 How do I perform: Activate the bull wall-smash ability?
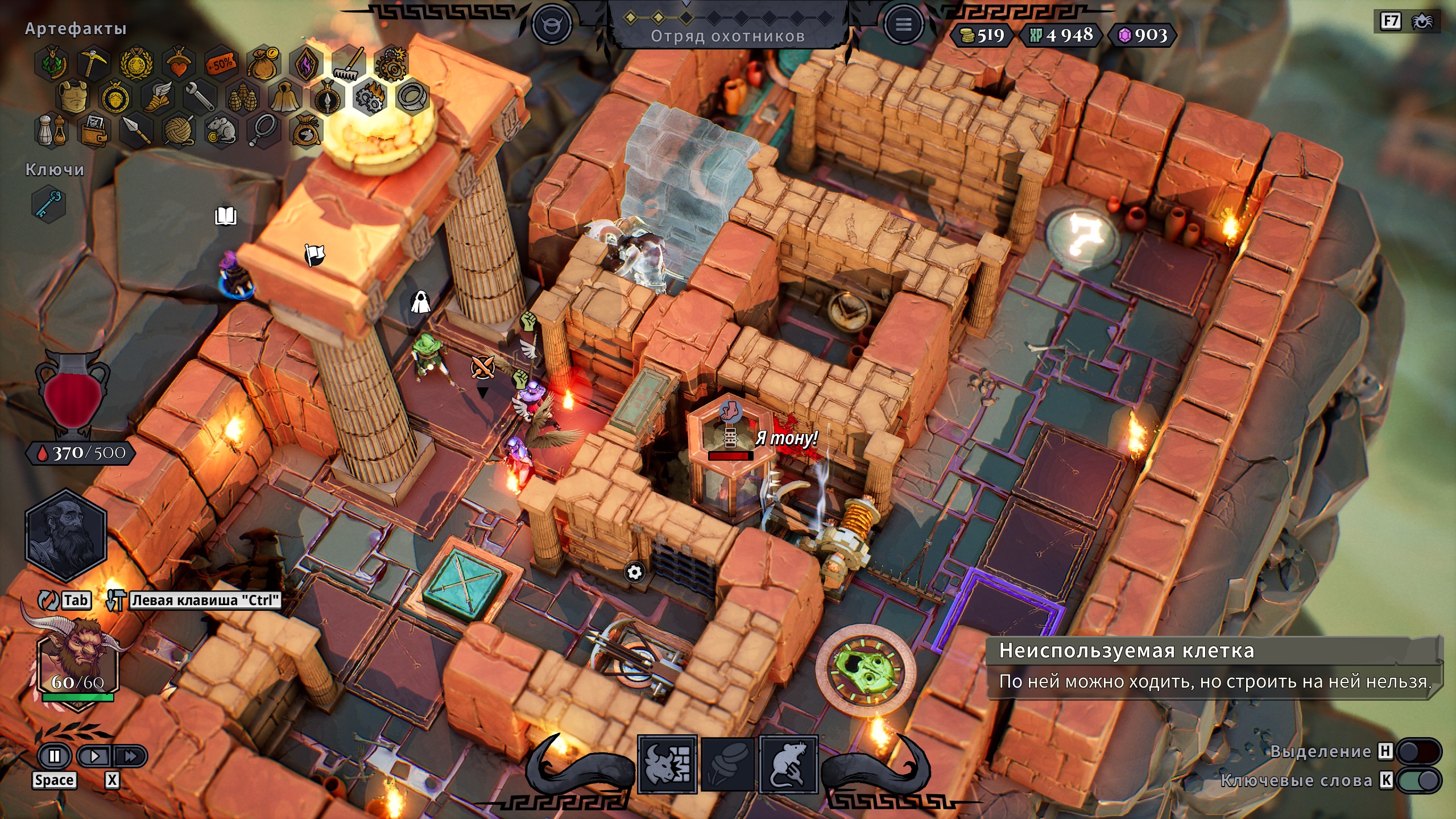pos(668,764)
